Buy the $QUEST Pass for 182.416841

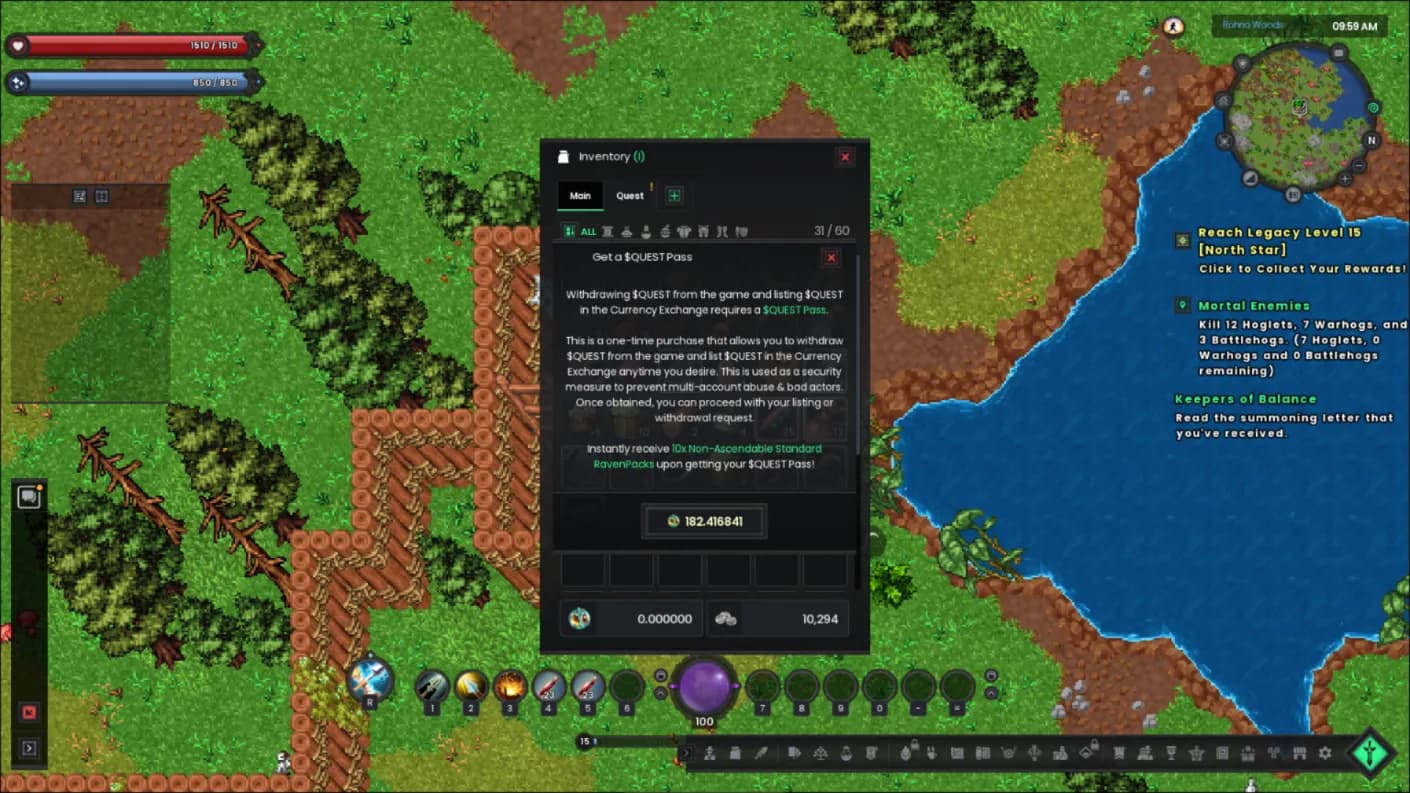(x=704, y=521)
